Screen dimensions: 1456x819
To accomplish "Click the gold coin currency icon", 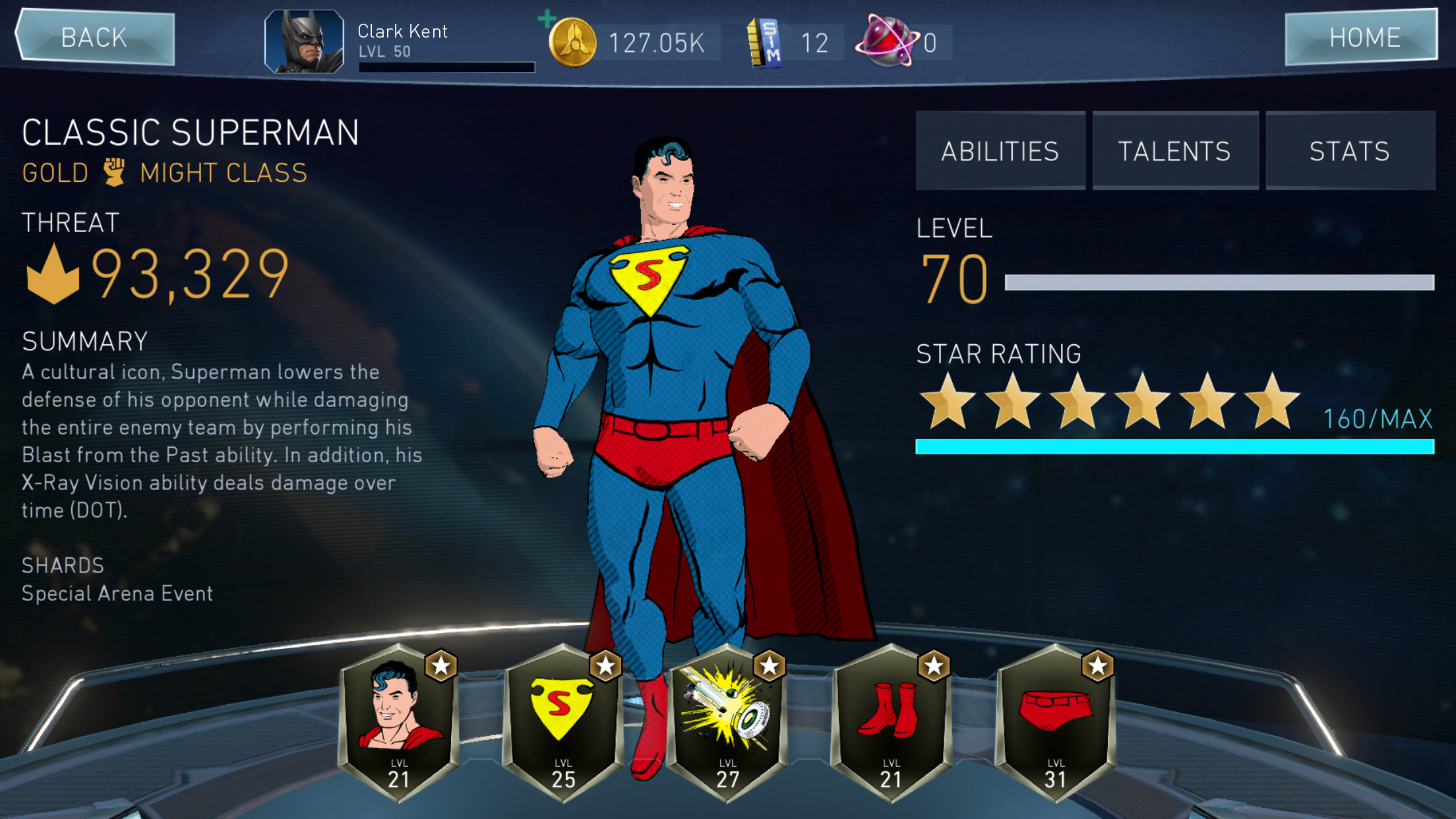I will click(573, 44).
